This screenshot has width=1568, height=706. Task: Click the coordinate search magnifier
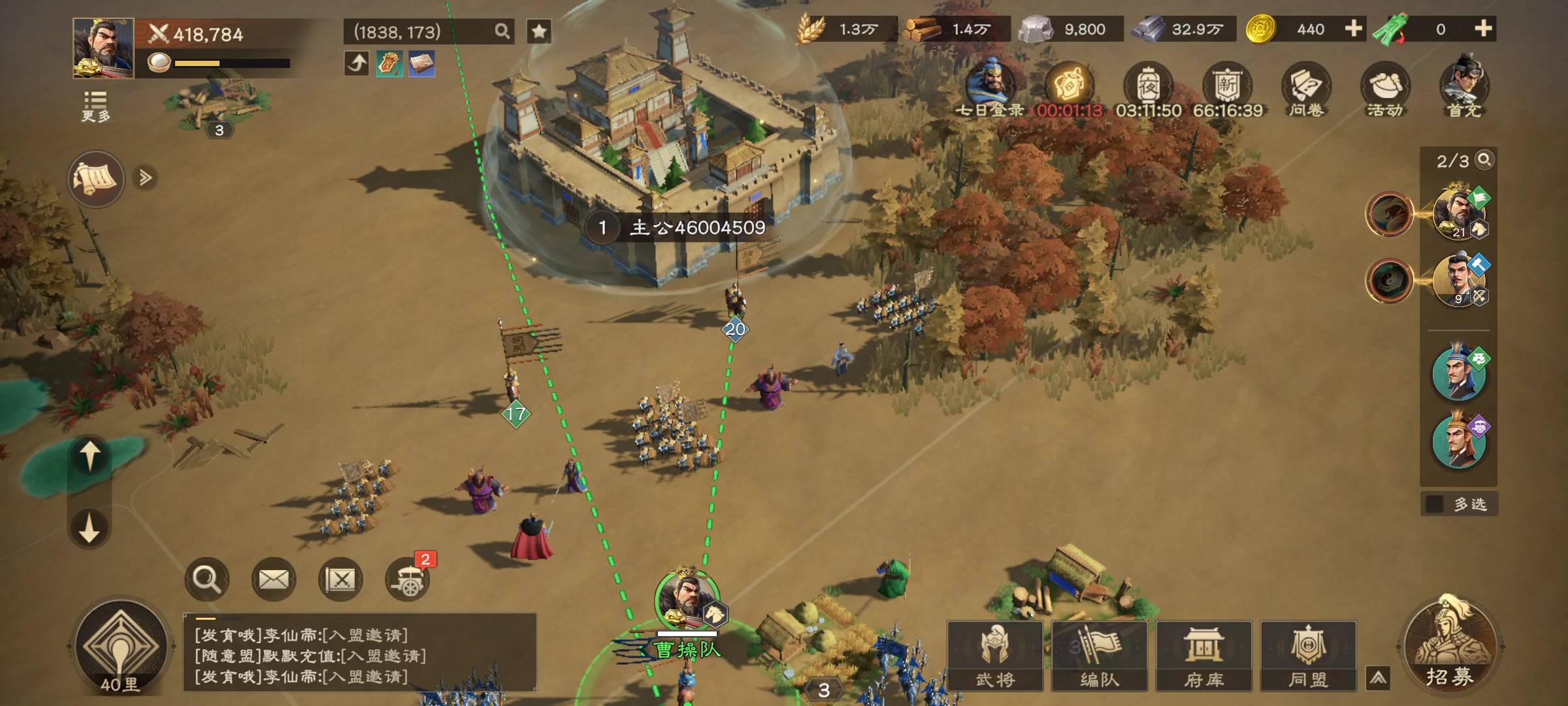coord(502,31)
